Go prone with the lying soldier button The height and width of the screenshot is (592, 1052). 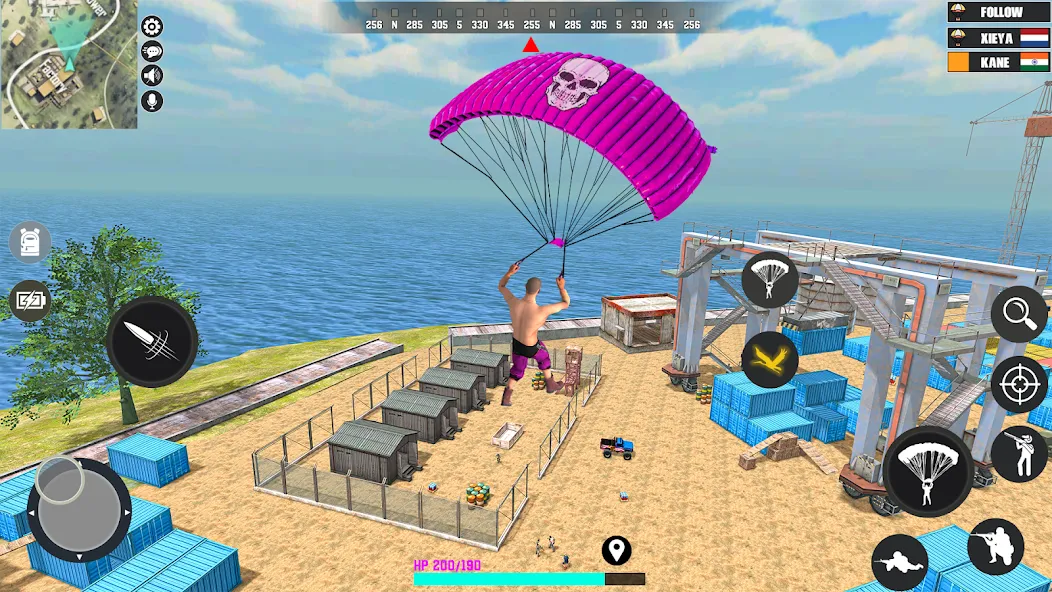click(x=900, y=562)
